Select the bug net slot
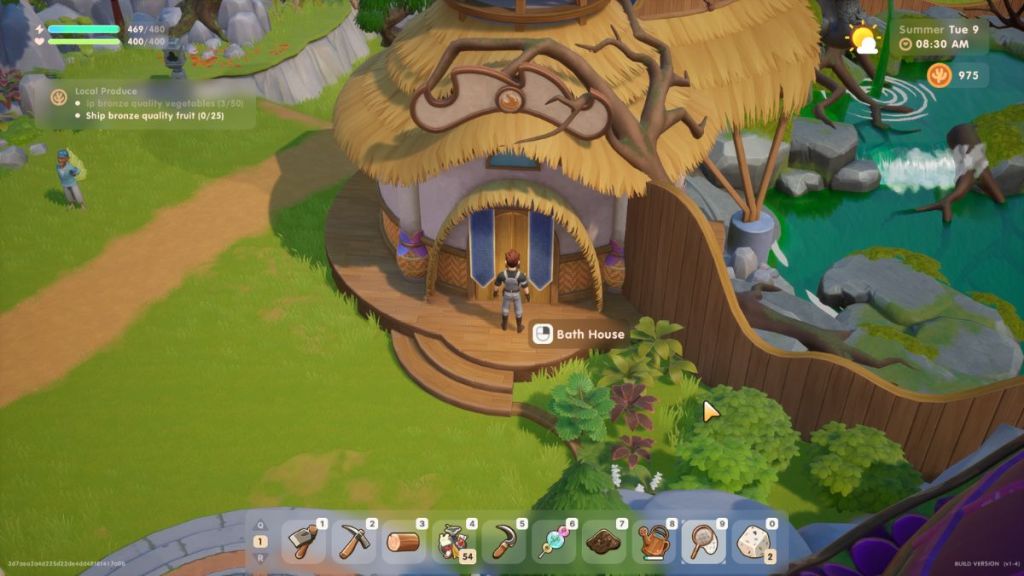 (703, 542)
